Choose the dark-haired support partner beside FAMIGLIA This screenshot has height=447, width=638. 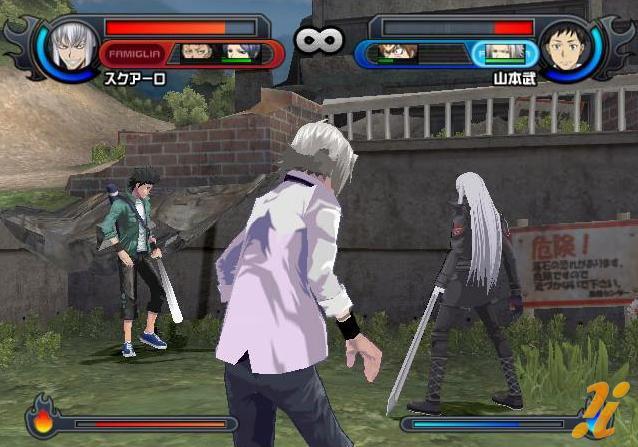click(x=197, y=52)
